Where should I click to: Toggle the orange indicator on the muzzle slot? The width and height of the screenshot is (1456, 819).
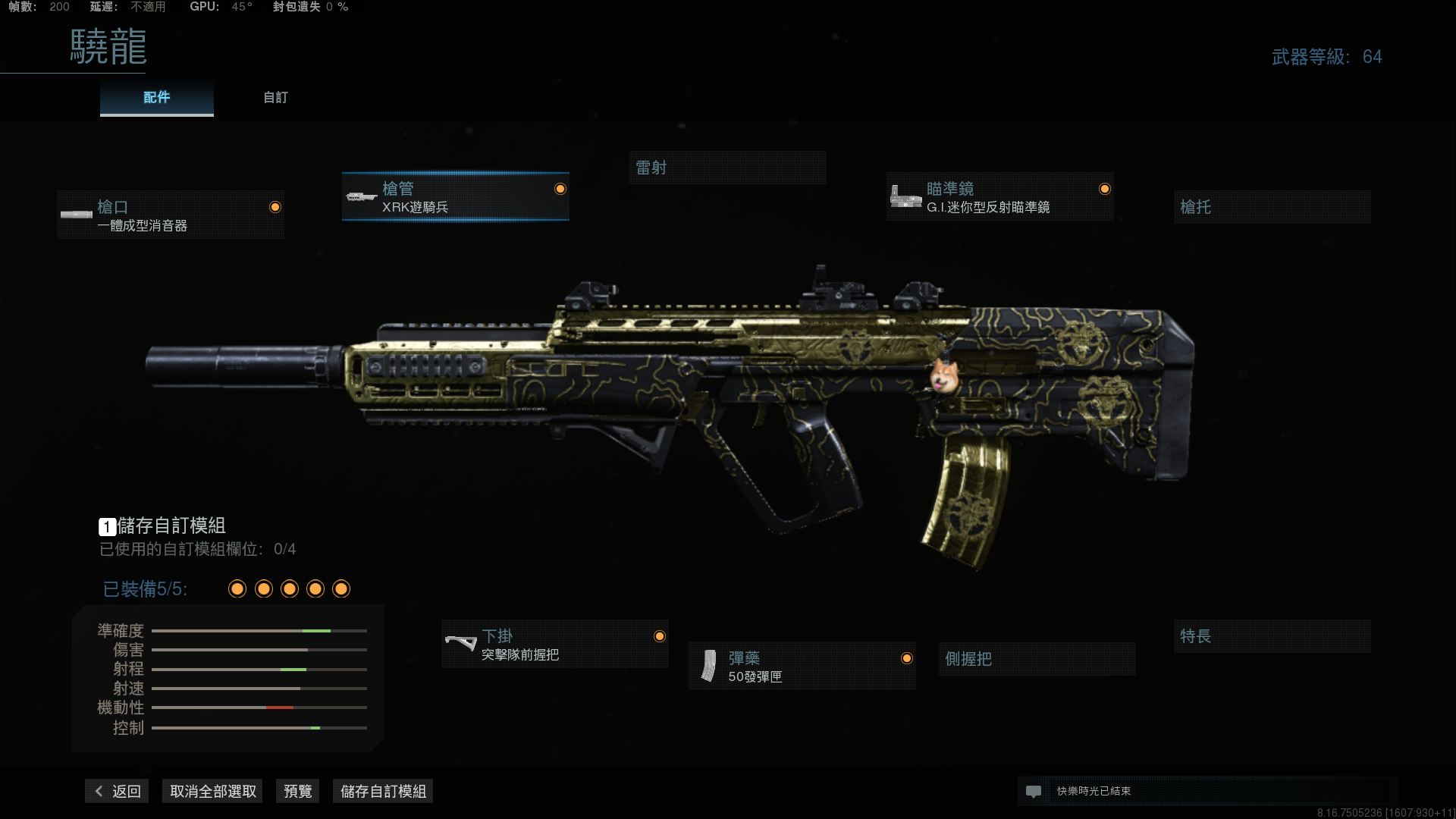275,206
